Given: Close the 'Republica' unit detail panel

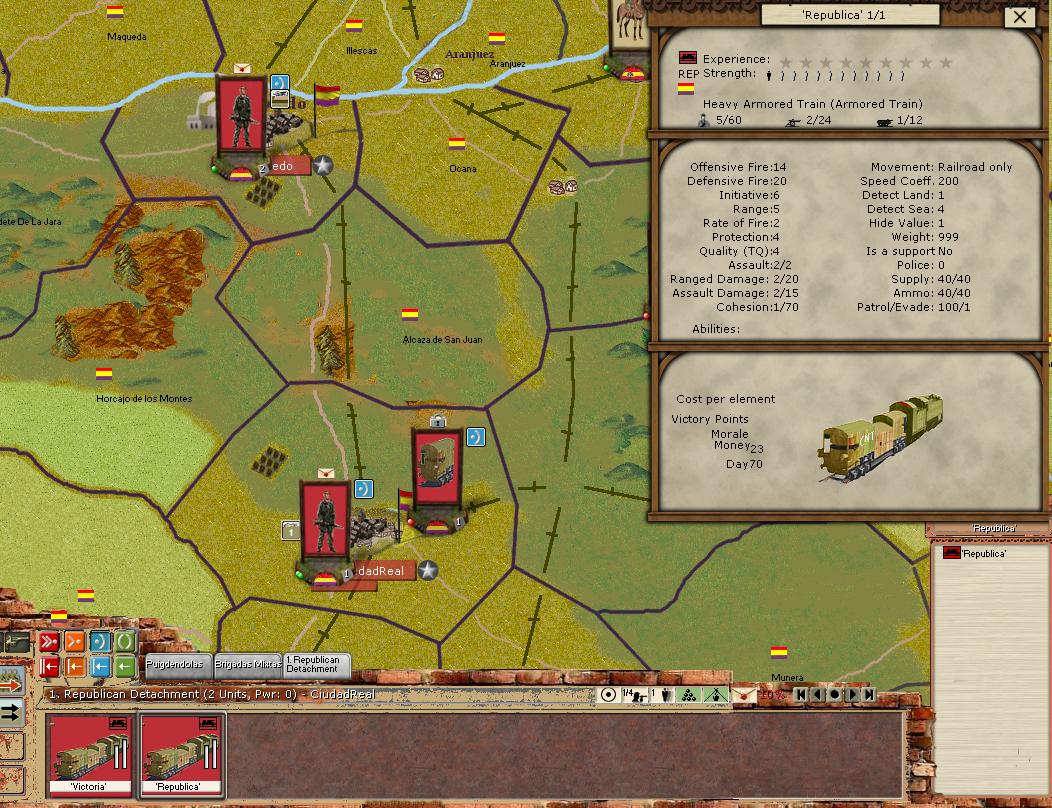Looking at the screenshot, I should (x=1020, y=16).
